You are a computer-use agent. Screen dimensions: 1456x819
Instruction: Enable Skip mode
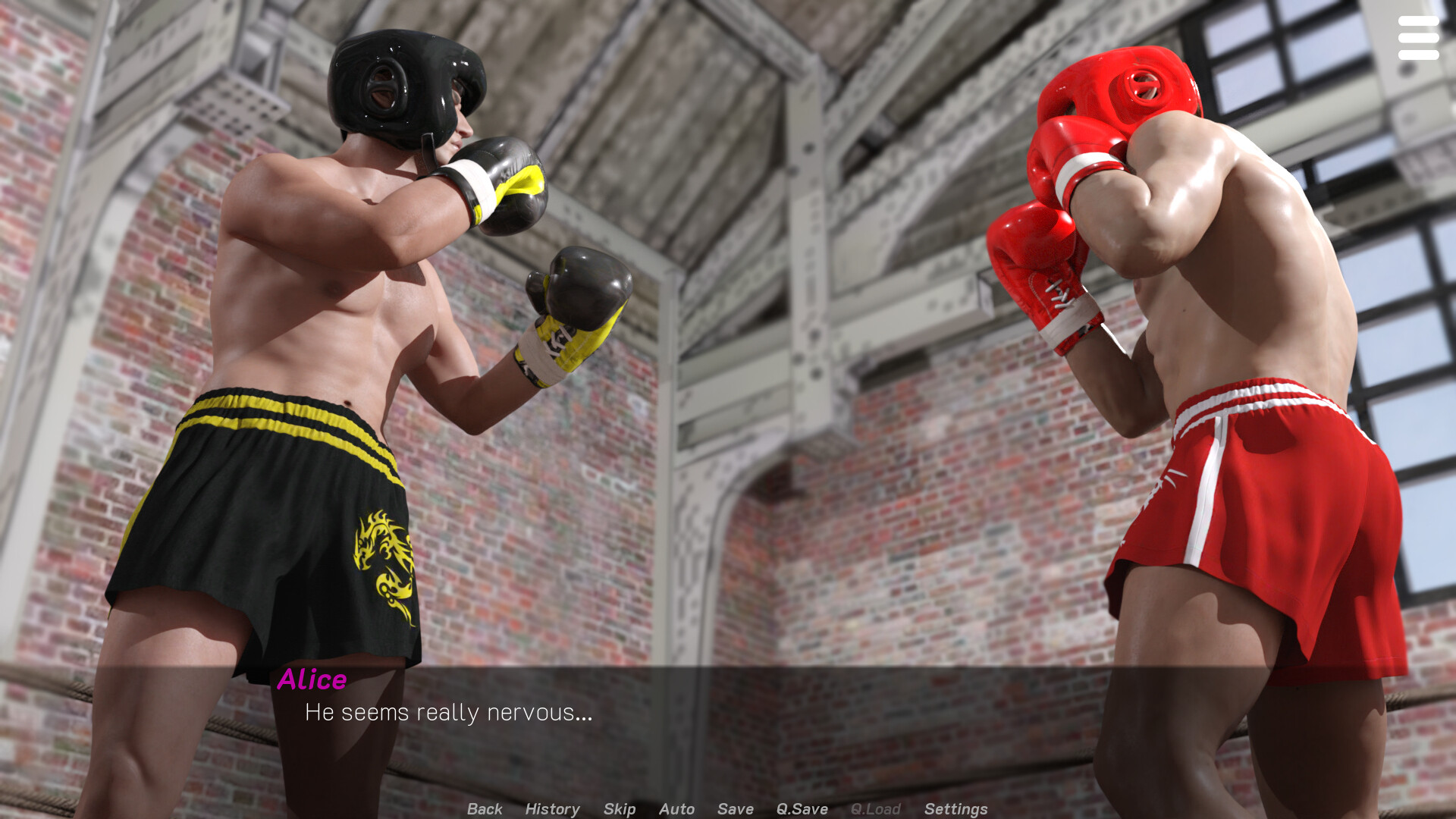pyautogui.click(x=619, y=809)
